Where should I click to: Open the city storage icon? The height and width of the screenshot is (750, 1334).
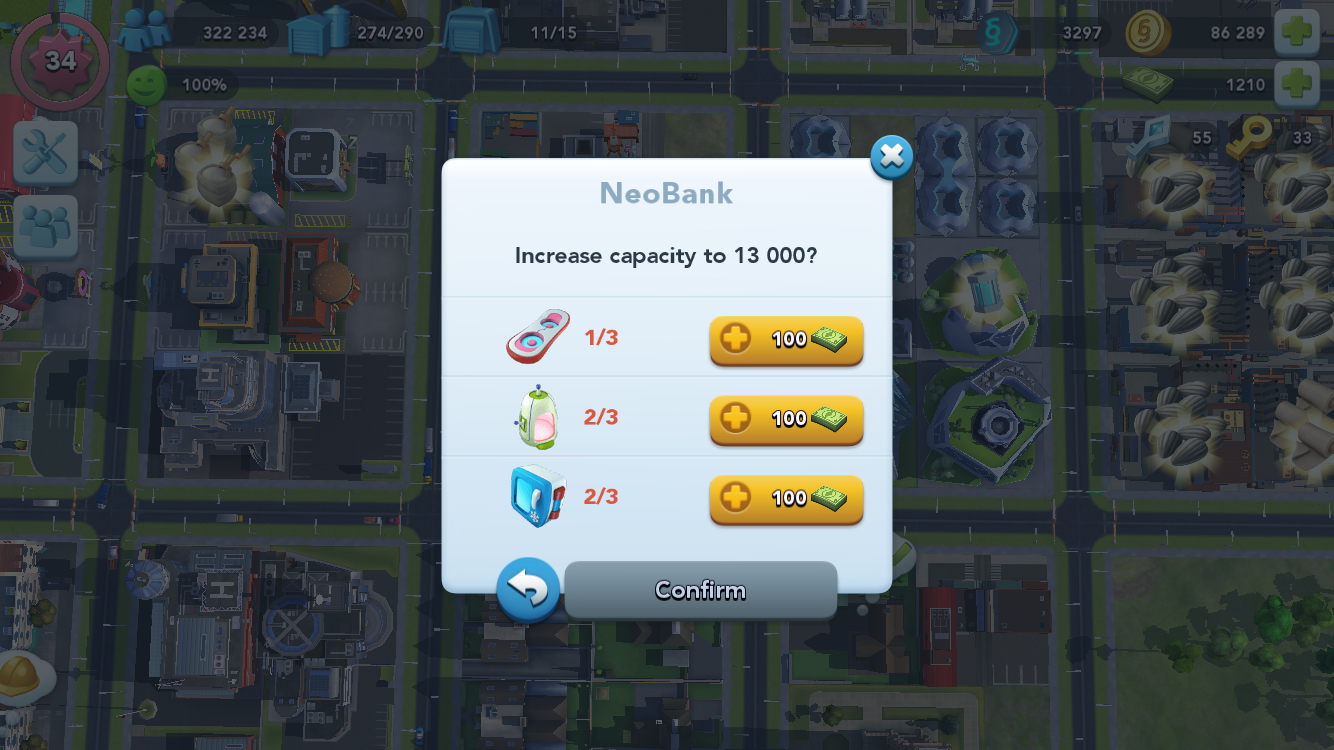coord(320,32)
